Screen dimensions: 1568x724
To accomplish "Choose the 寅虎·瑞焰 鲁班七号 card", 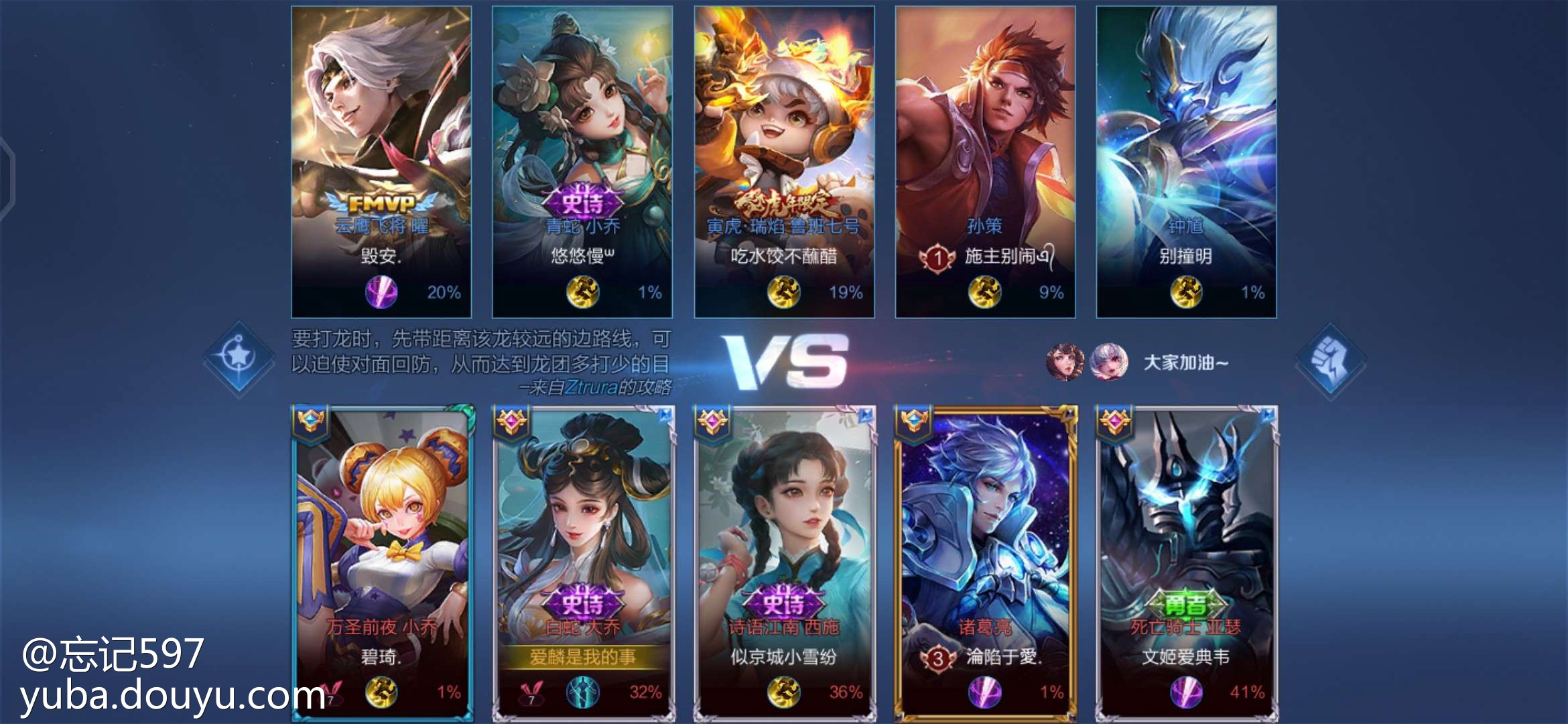I will coord(784,161).
